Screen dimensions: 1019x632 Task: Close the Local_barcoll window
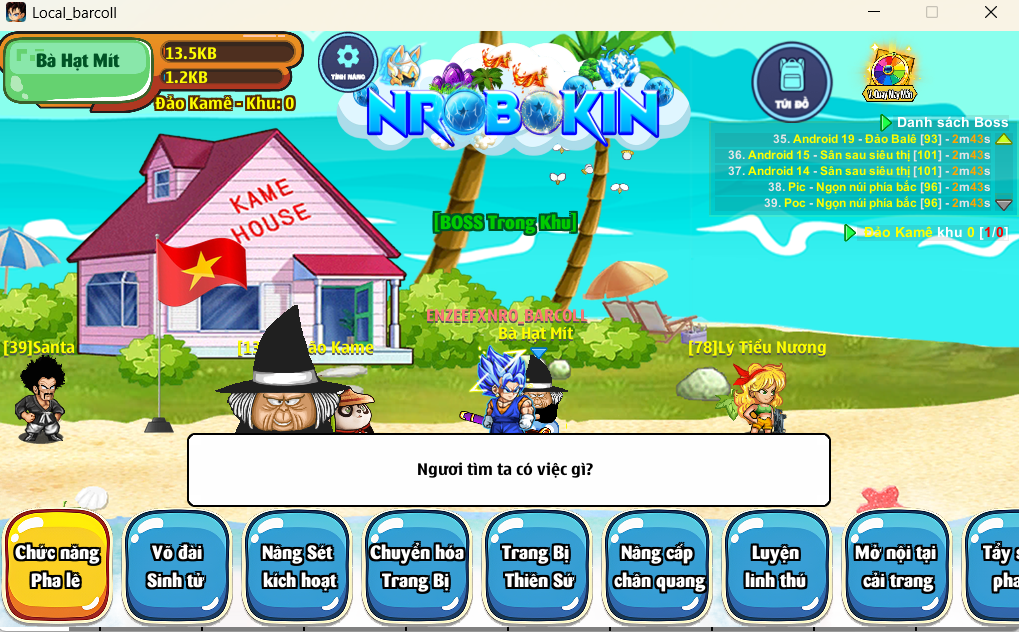tap(991, 13)
